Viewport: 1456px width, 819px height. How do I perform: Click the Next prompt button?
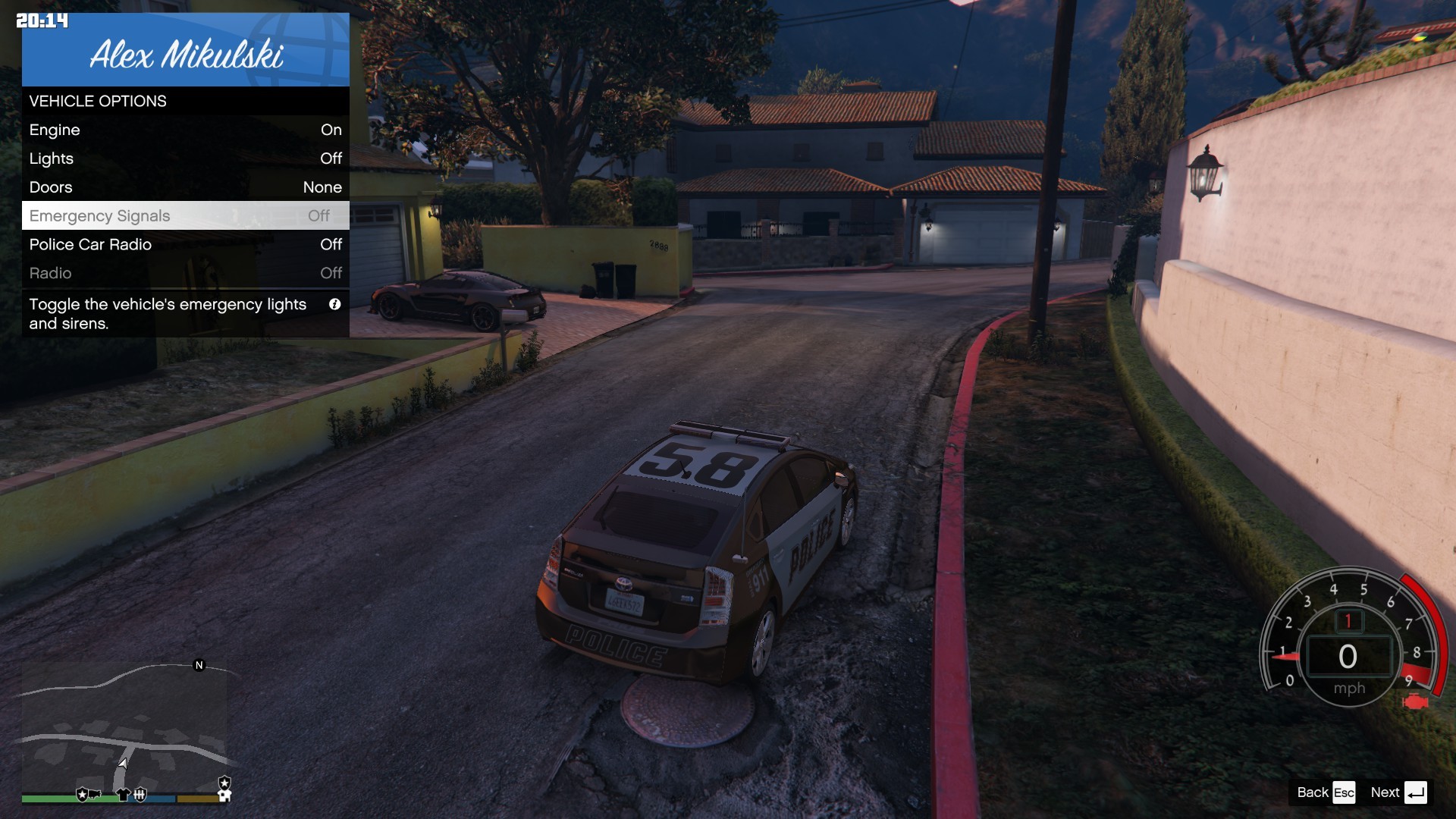tap(1399, 792)
